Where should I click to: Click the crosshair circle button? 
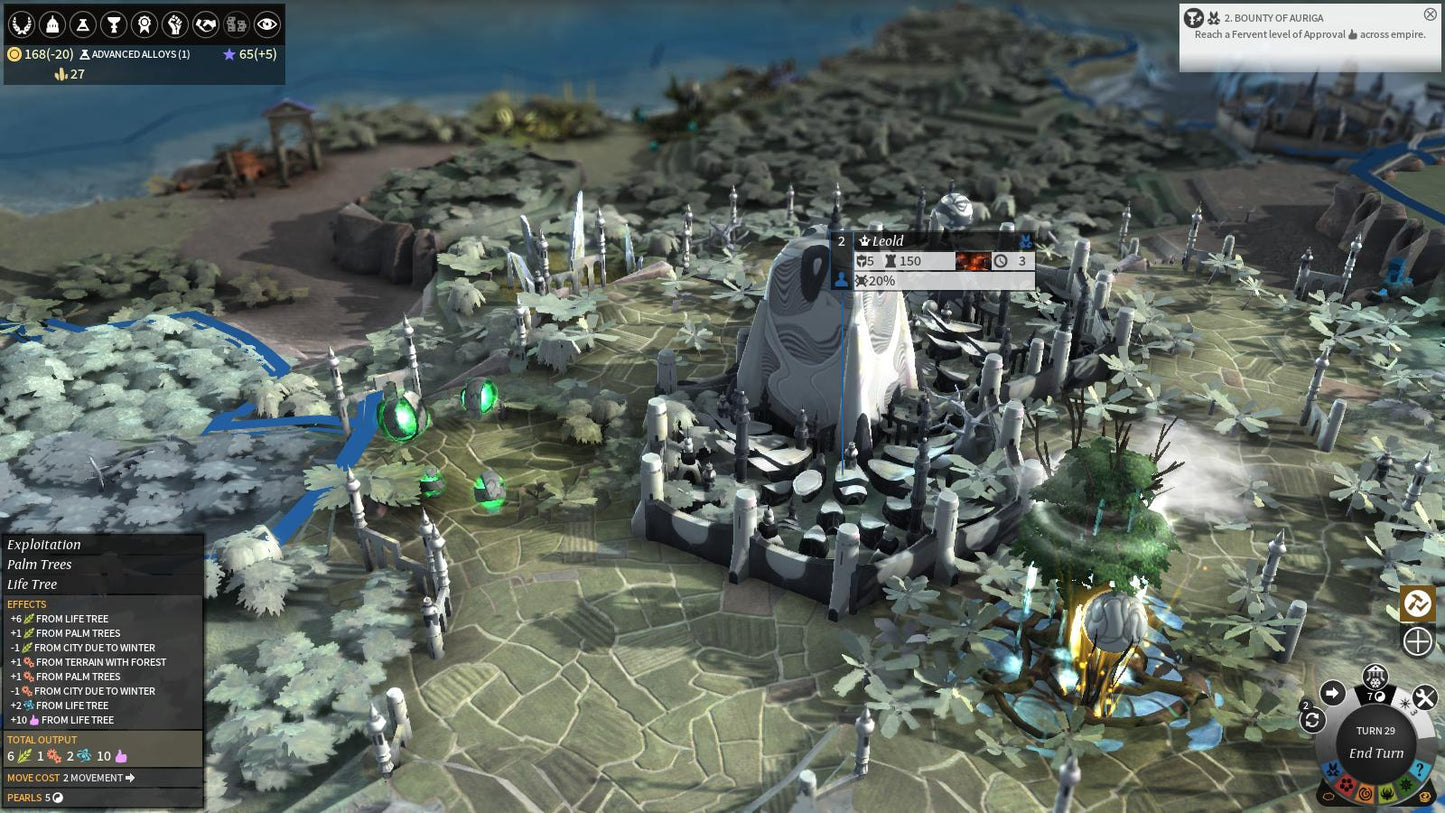tap(1417, 641)
